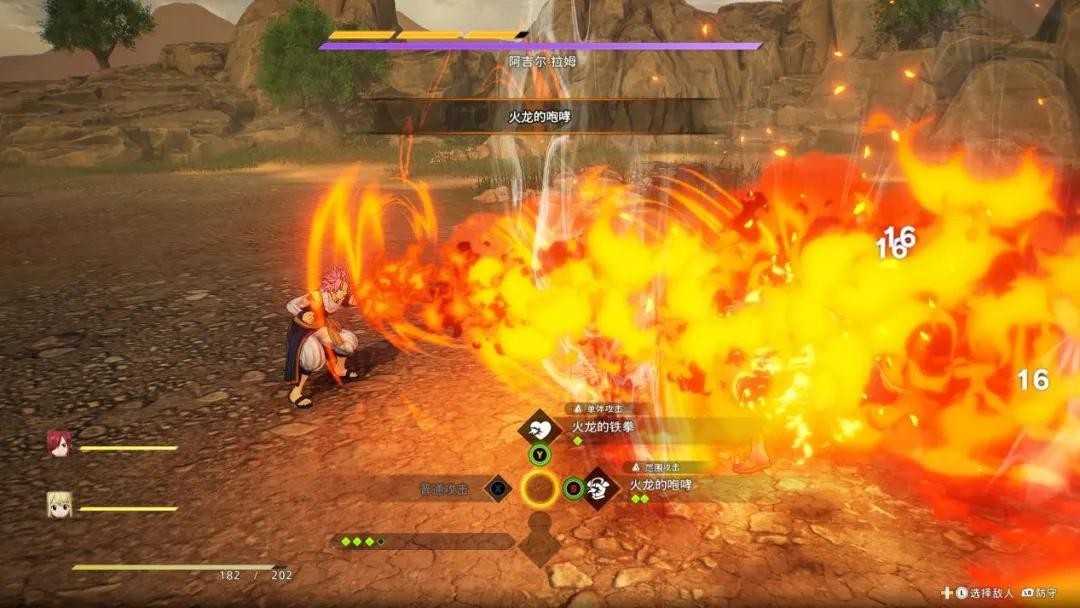Select the 火龙的铁拳 single-target skill
Image resolution: width=1080 pixels, height=608 pixels.
point(601,427)
